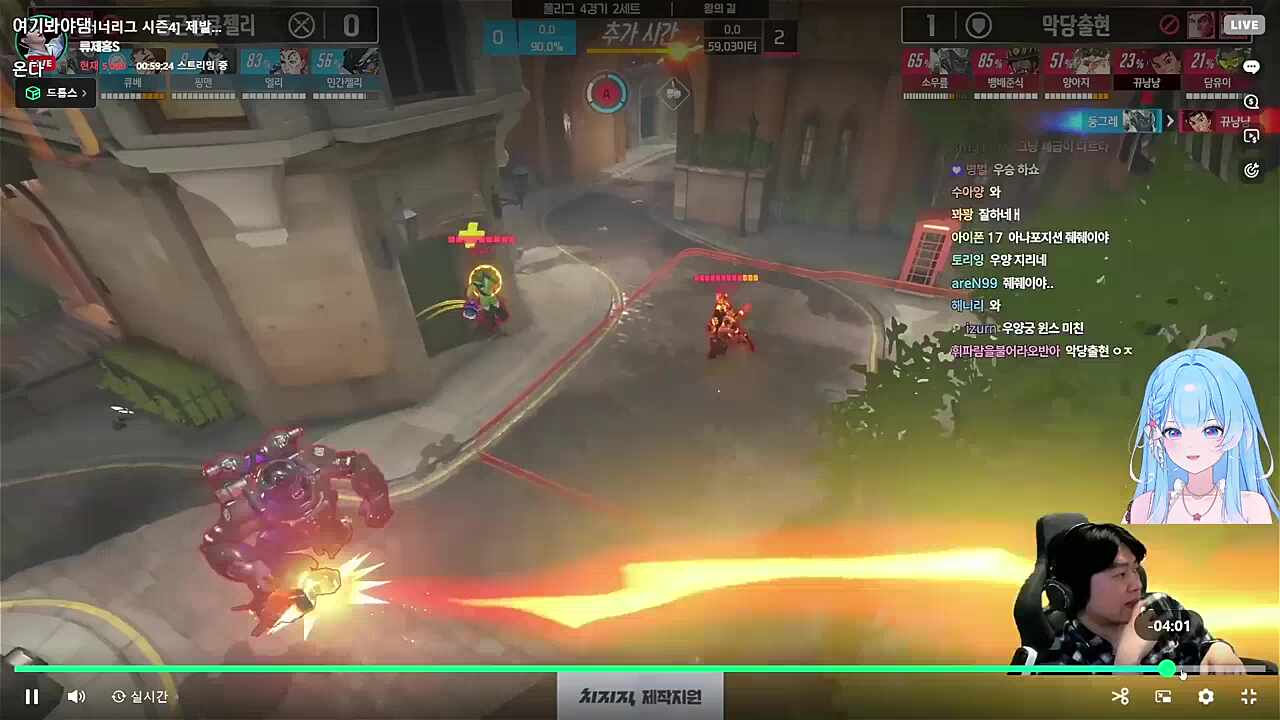Toggle pause on the stream playback
The height and width of the screenshot is (720, 1280).
30,696
